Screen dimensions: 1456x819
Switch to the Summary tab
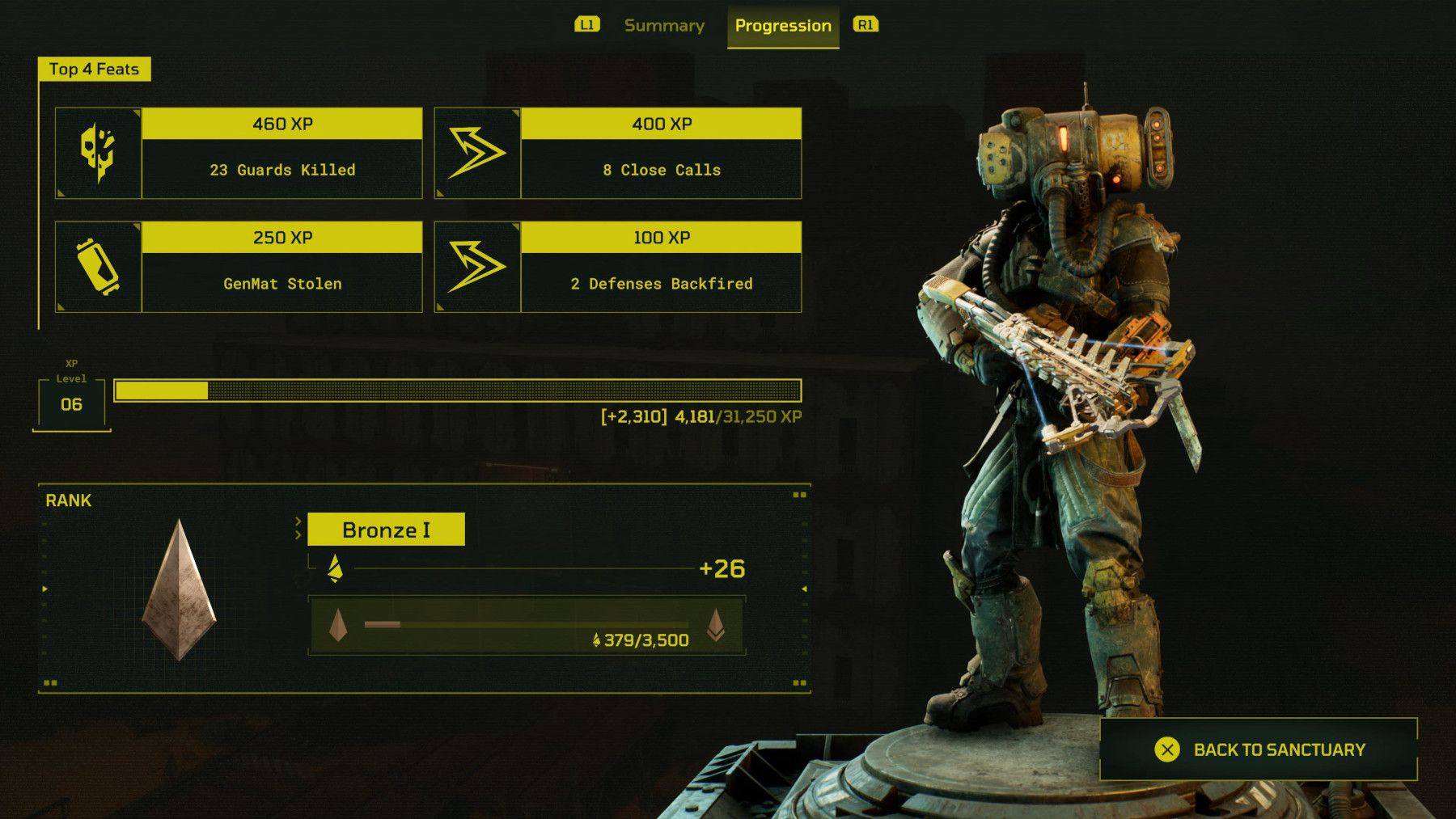[x=663, y=25]
